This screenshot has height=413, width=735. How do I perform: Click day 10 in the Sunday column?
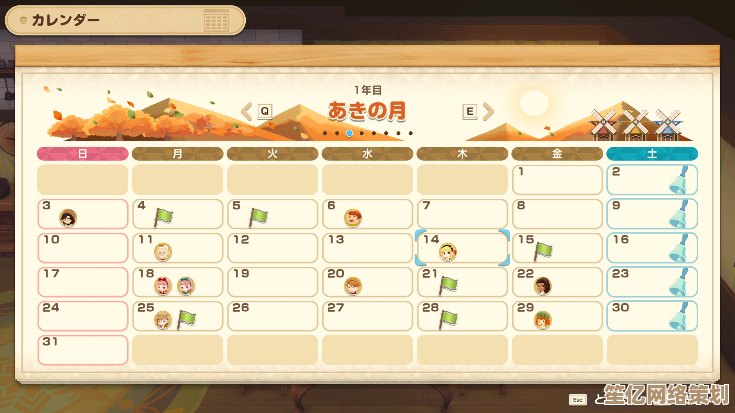point(83,248)
